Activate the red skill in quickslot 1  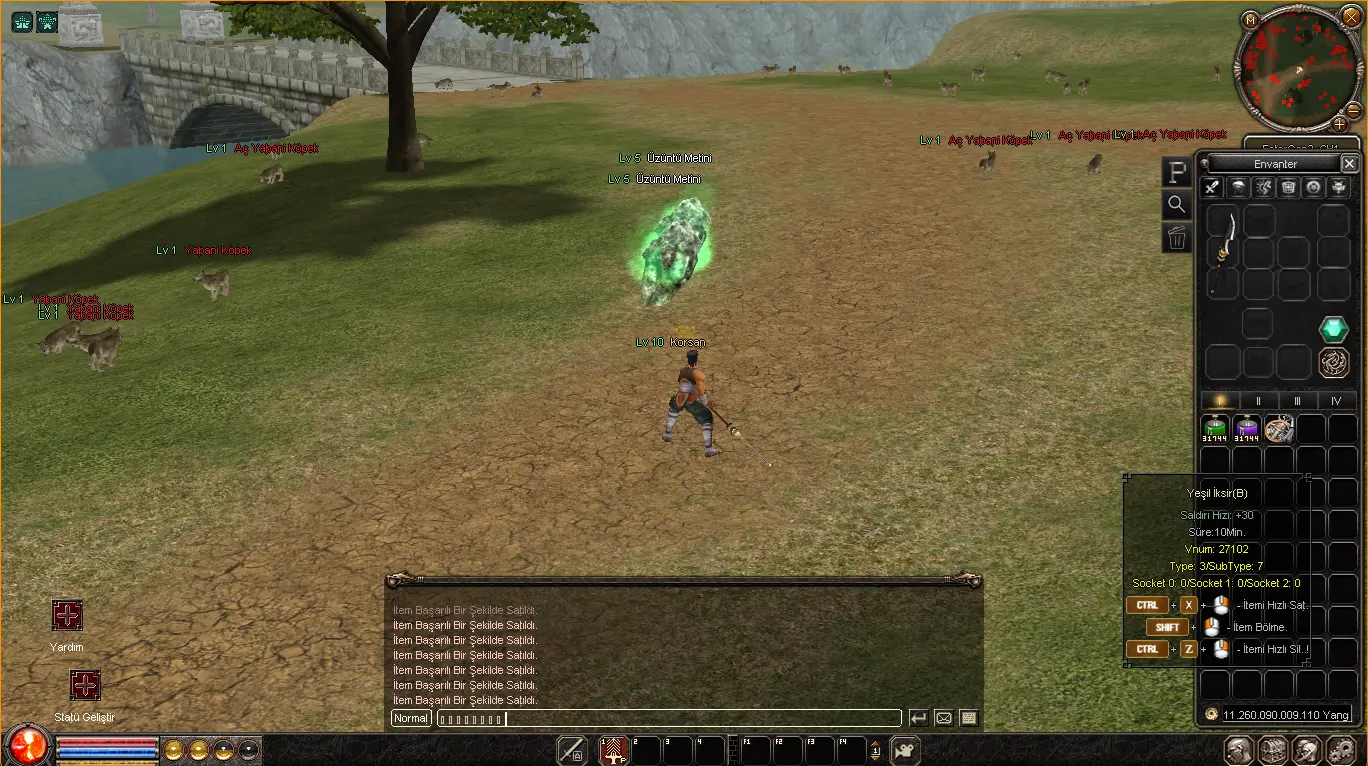(613, 750)
